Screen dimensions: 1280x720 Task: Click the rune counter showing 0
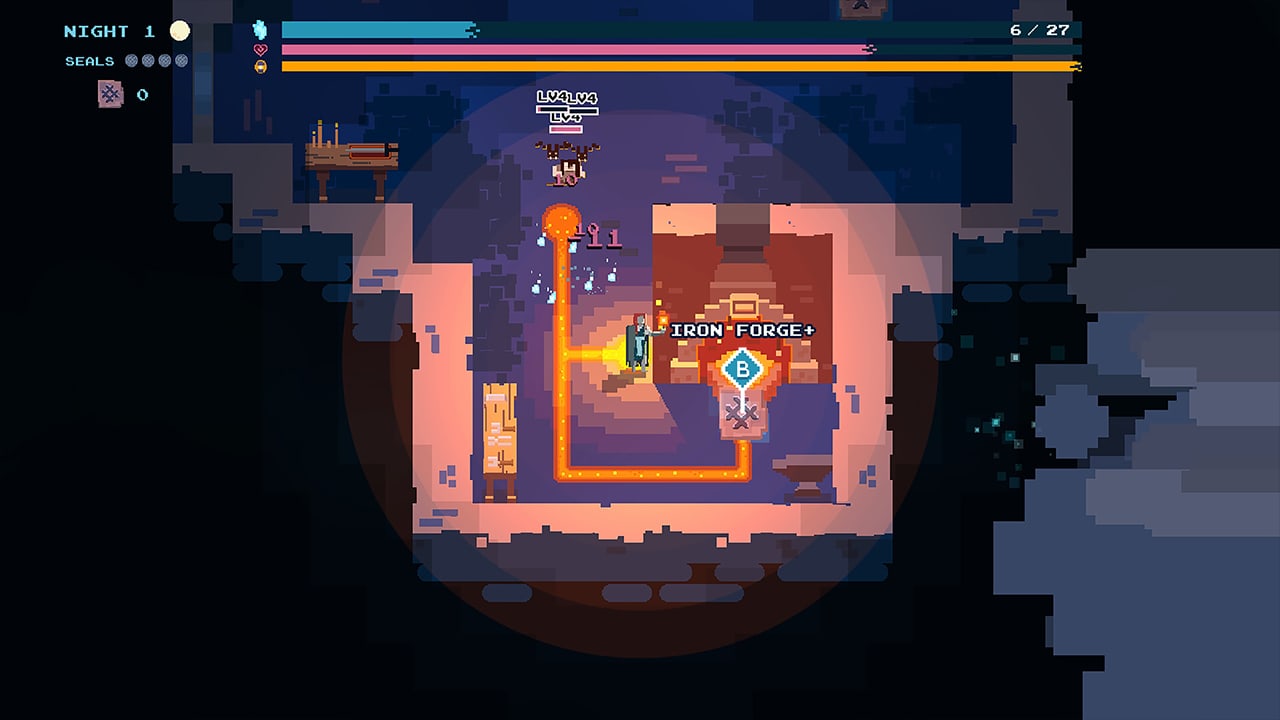[141, 95]
